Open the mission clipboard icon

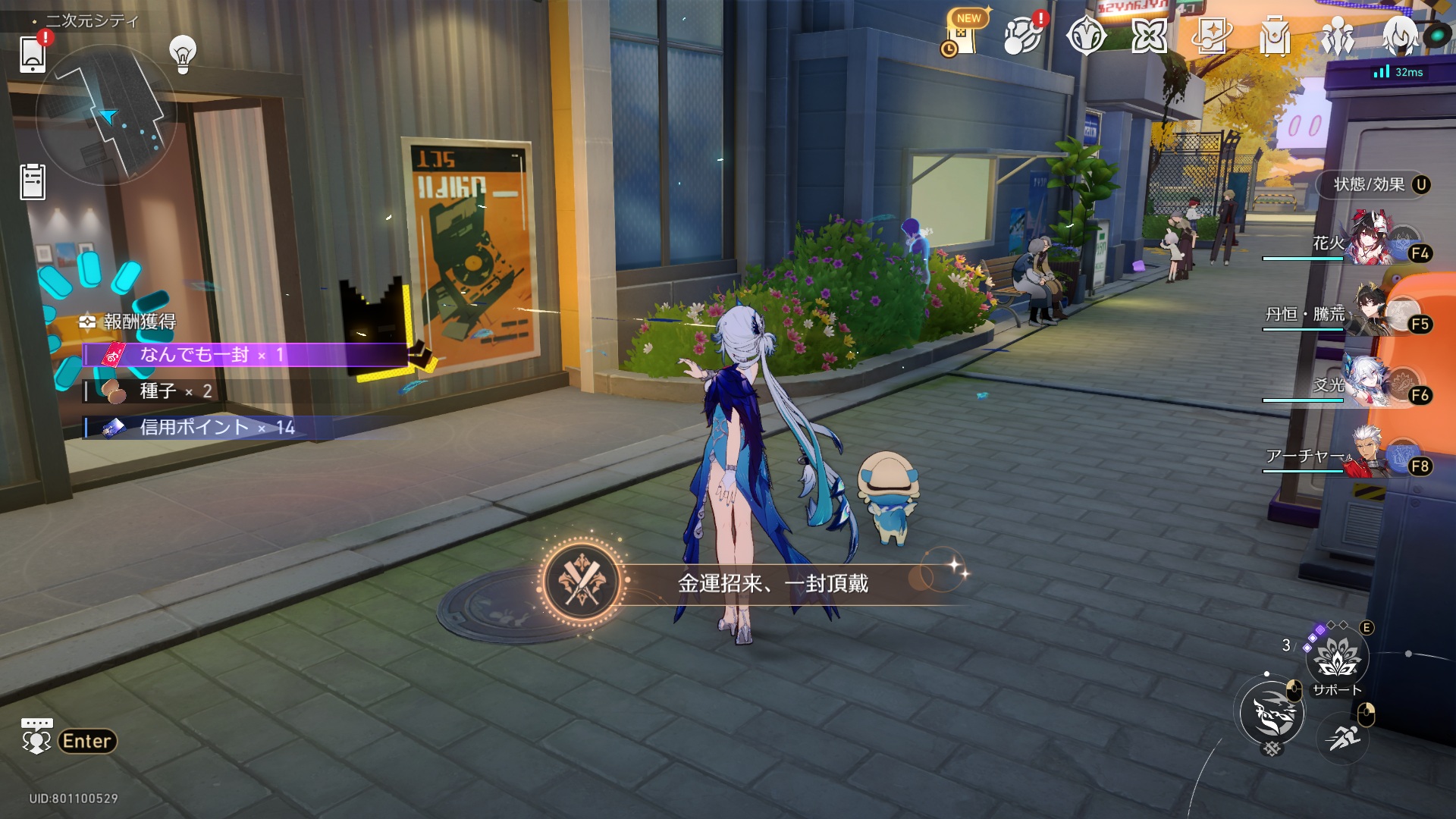point(33,182)
